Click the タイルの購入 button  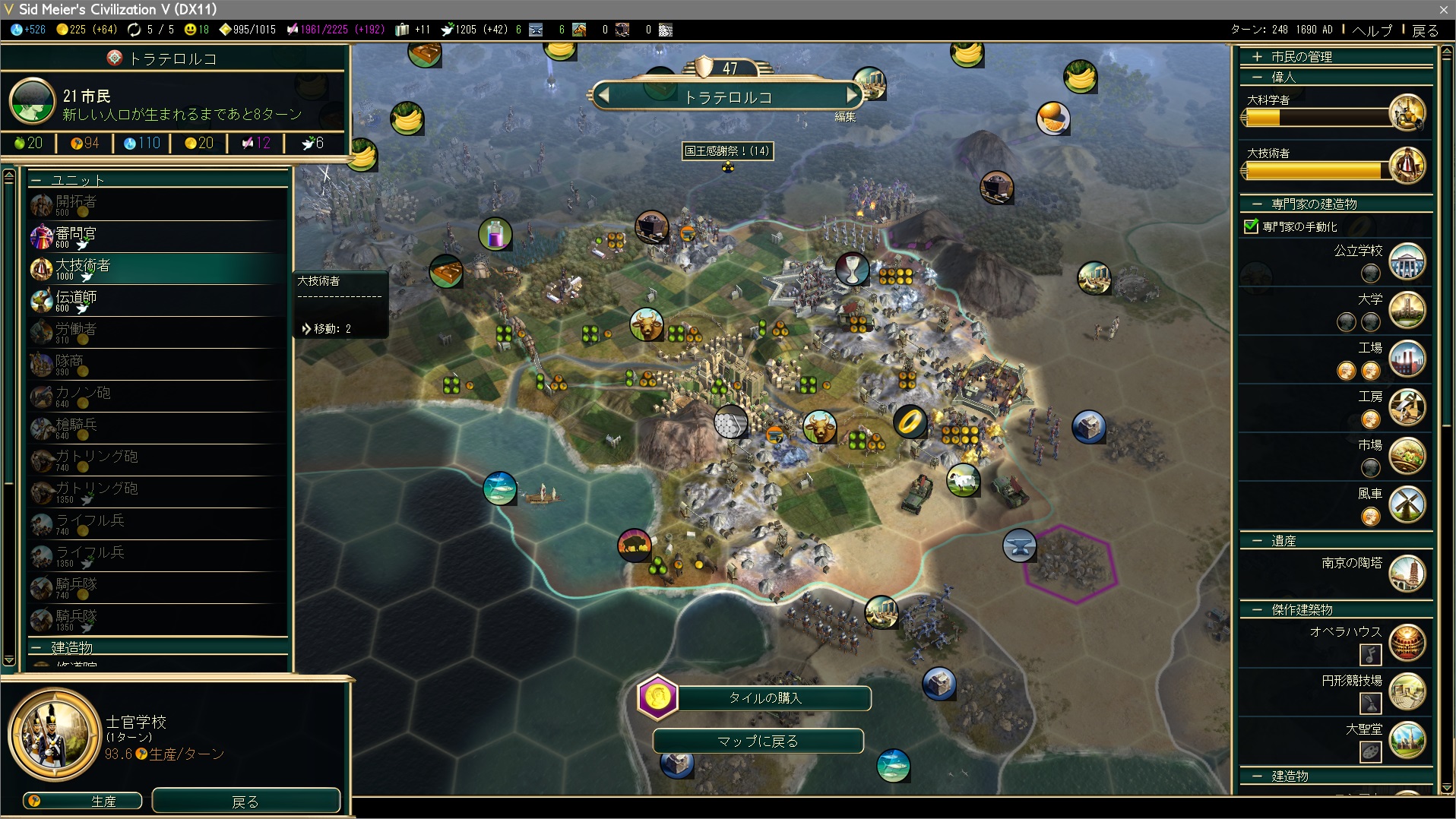pos(764,697)
